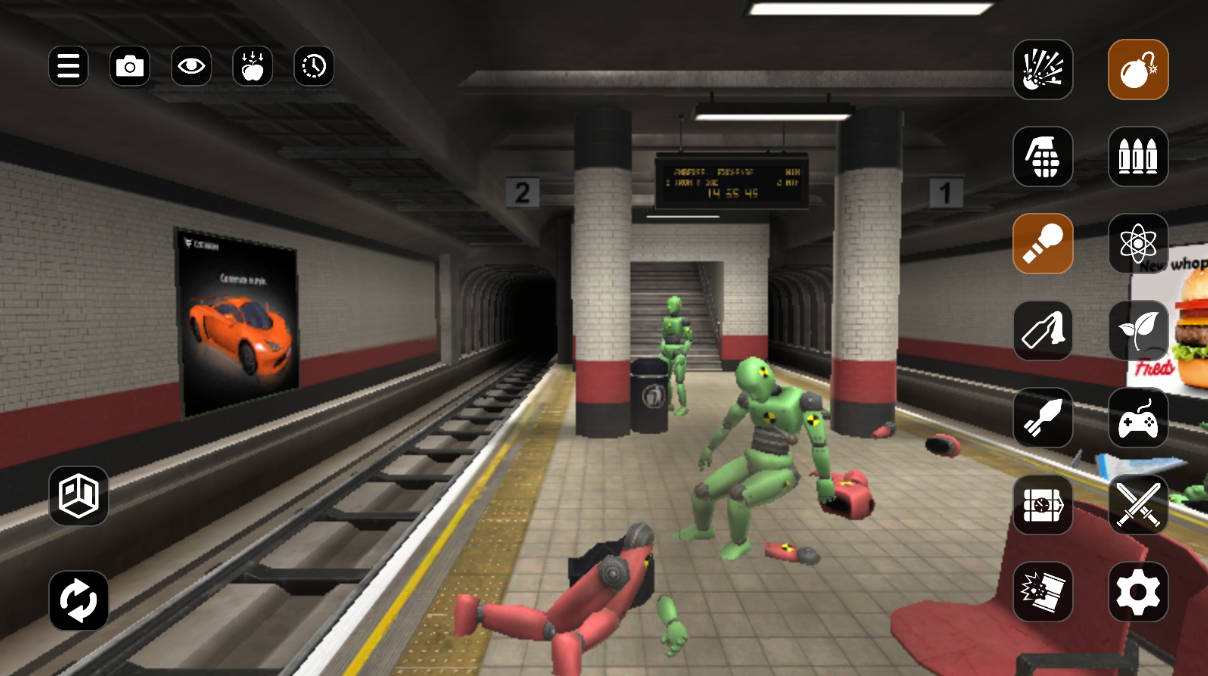
Task: Choose the timed dynamite bundle
Action: [1043, 505]
